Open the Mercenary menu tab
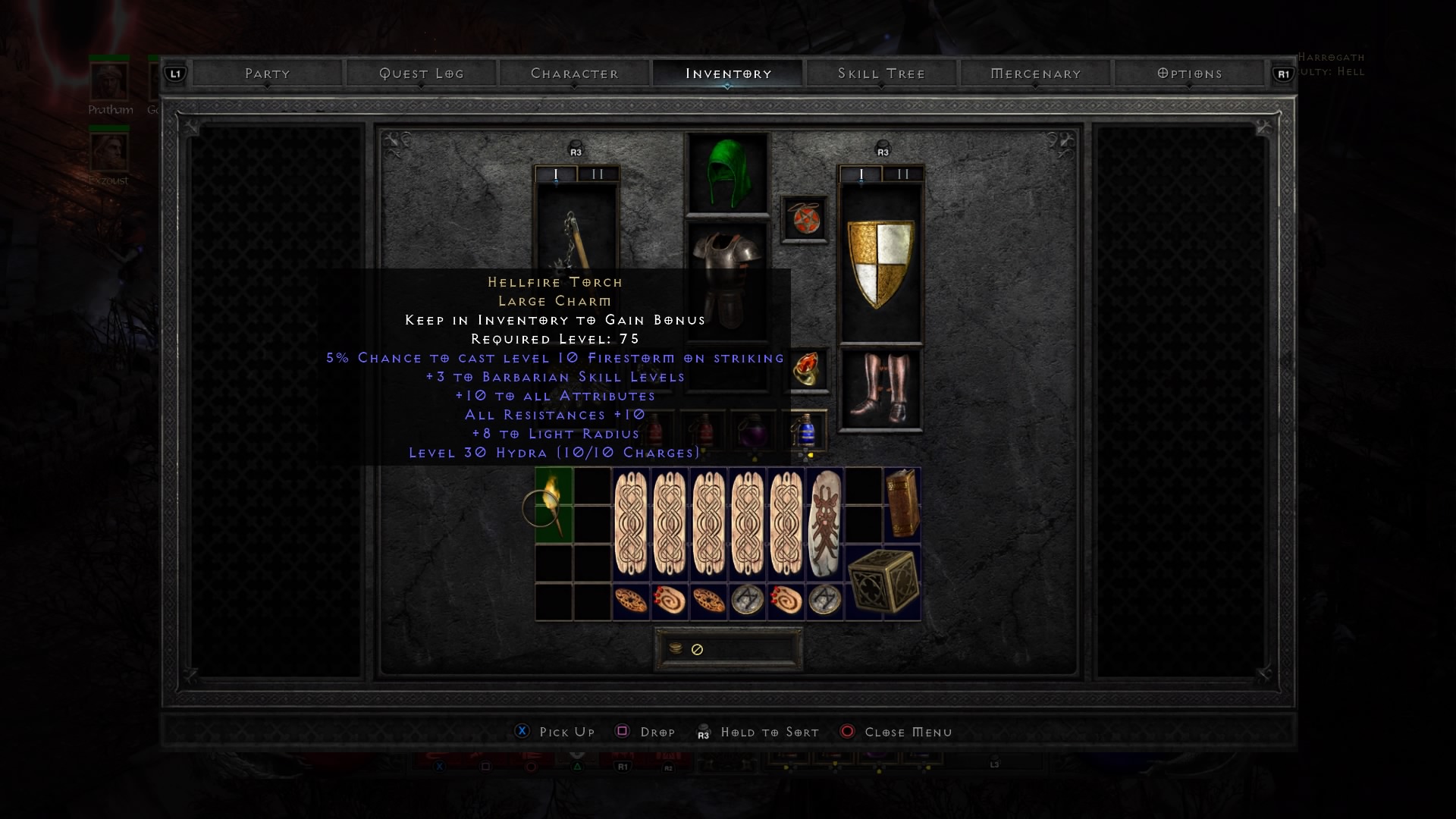The image size is (1456, 819). [x=1035, y=74]
